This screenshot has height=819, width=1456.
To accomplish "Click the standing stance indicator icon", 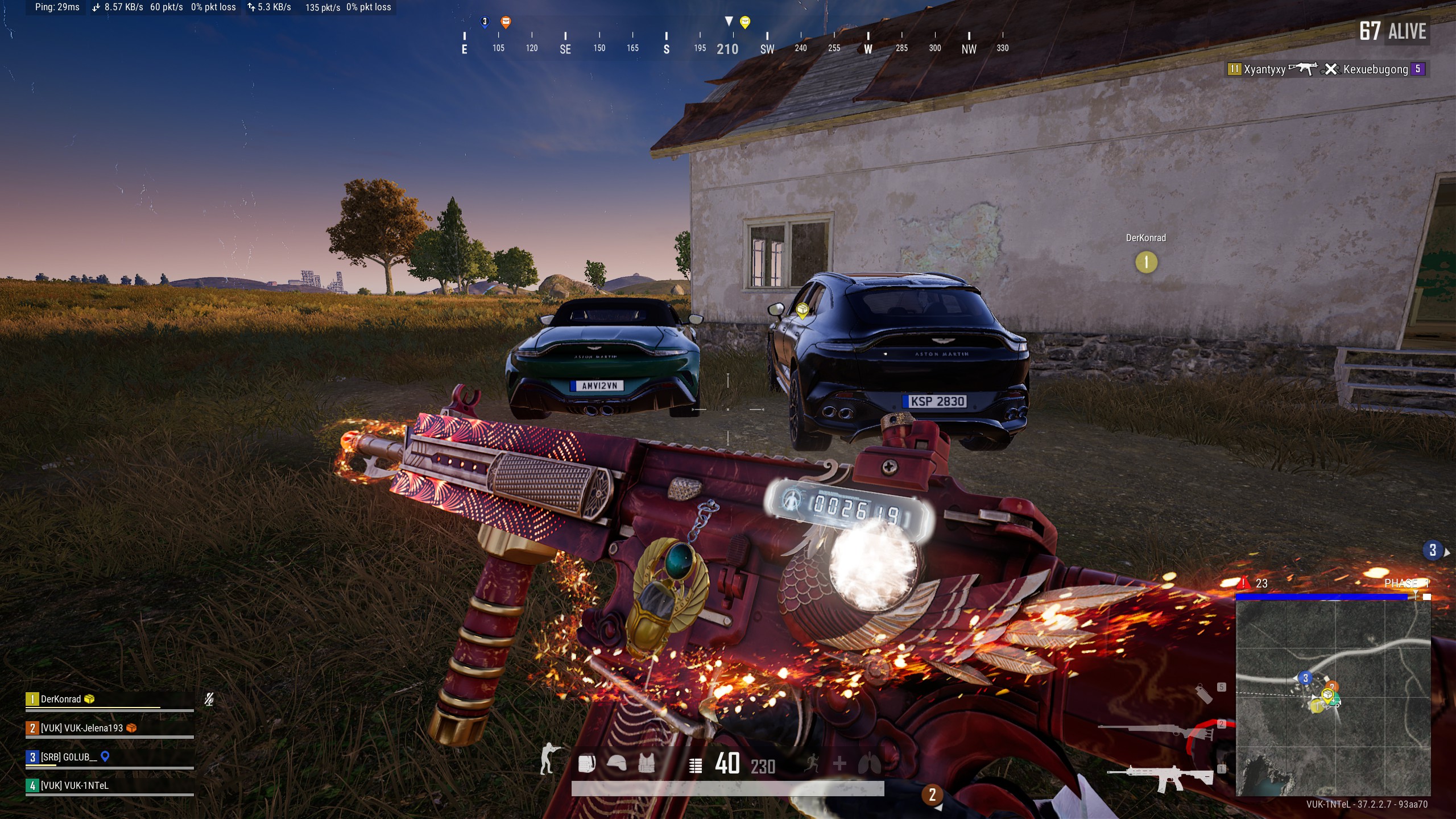I will [x=548, y=759].
